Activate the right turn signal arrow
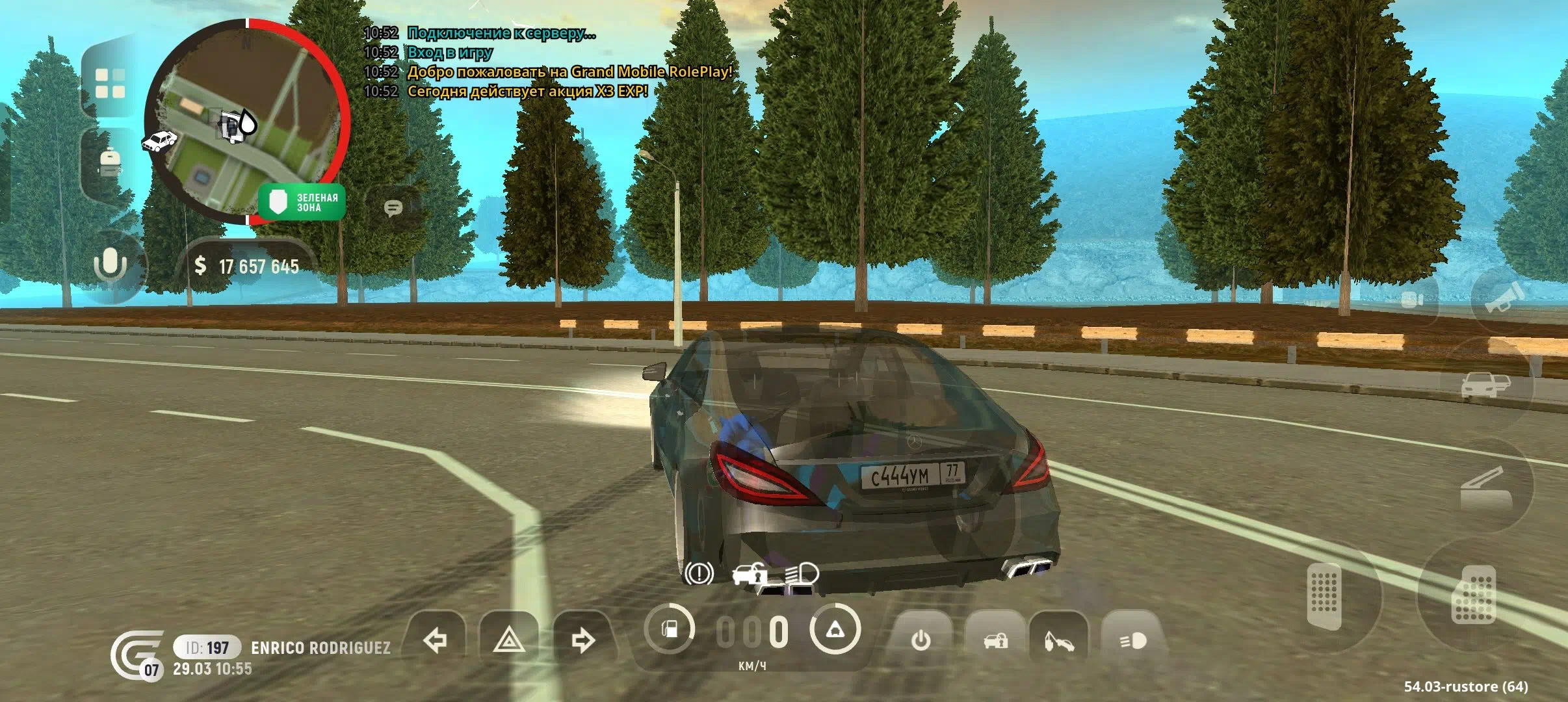This screenshot has width=1568, height=702. pos(582,641)
